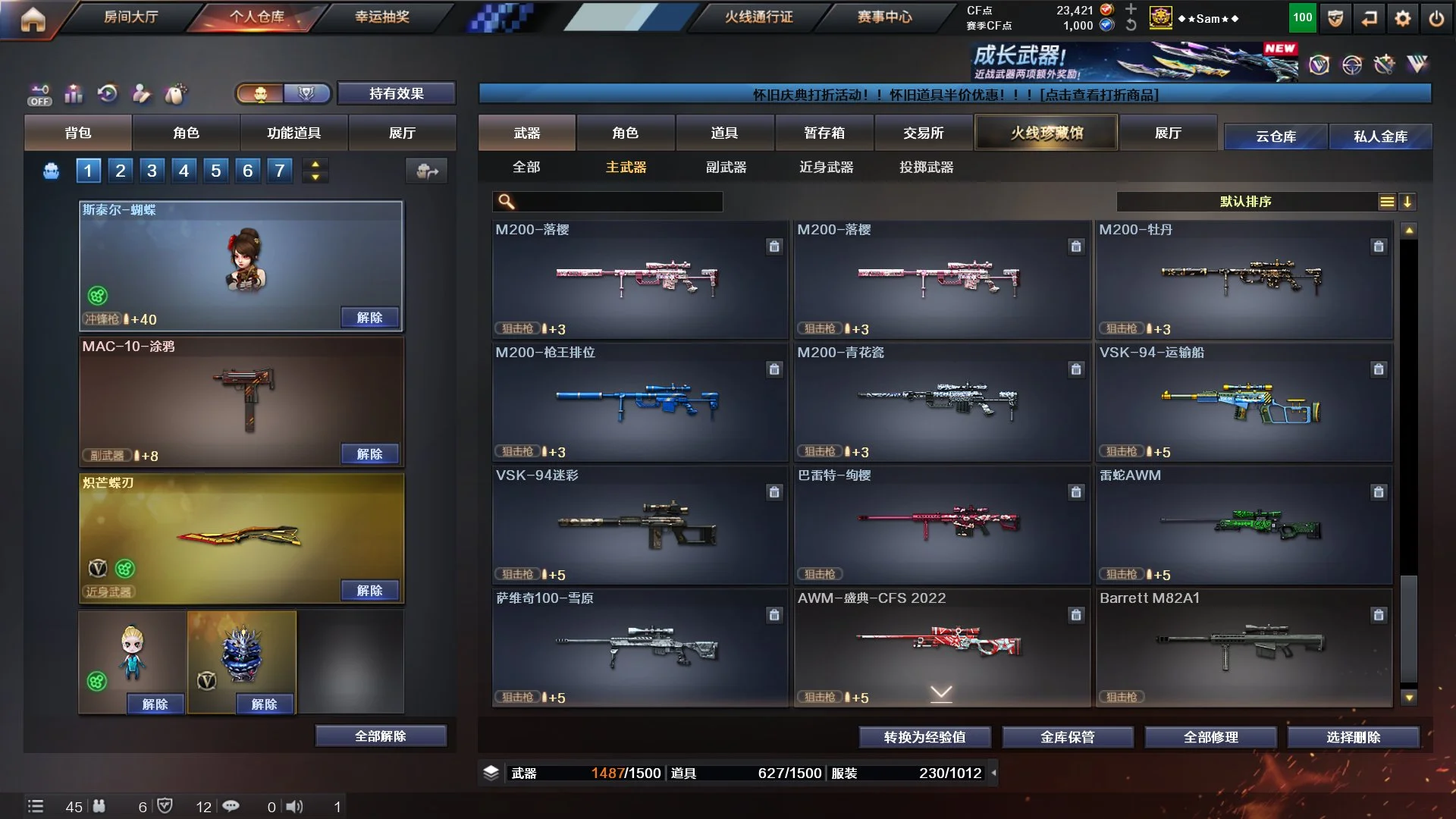1456x819 pixels.
Task: Click the weapon search field
Action: pyautogui.click(x=616, y=202)
